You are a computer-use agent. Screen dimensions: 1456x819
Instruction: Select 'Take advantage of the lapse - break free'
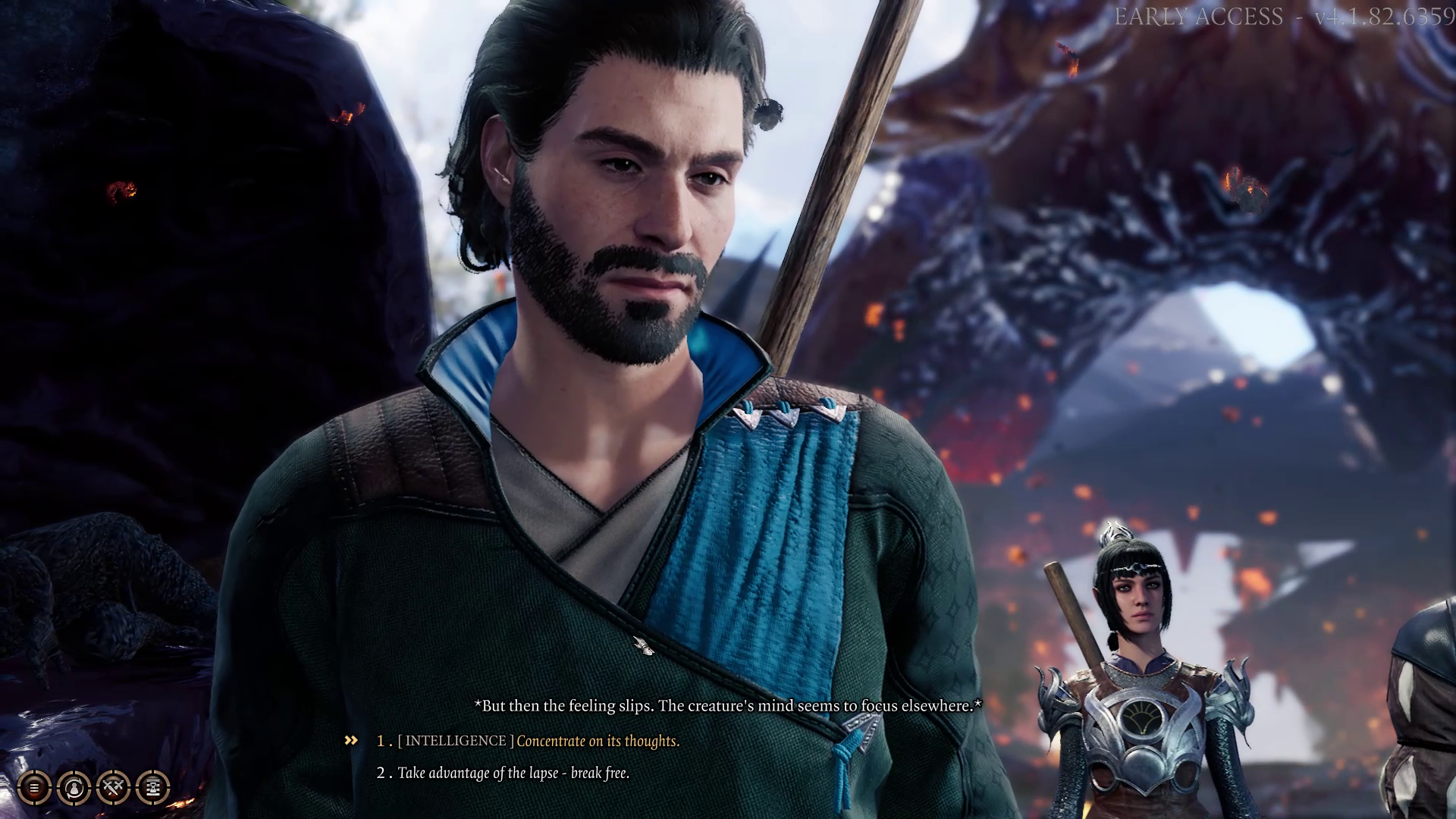pyautogui.click(x=513, y=773)
